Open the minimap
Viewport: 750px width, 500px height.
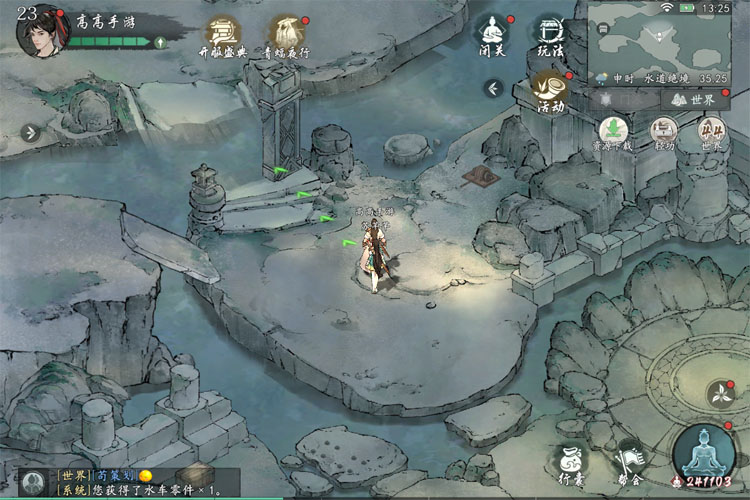point(659,40)
